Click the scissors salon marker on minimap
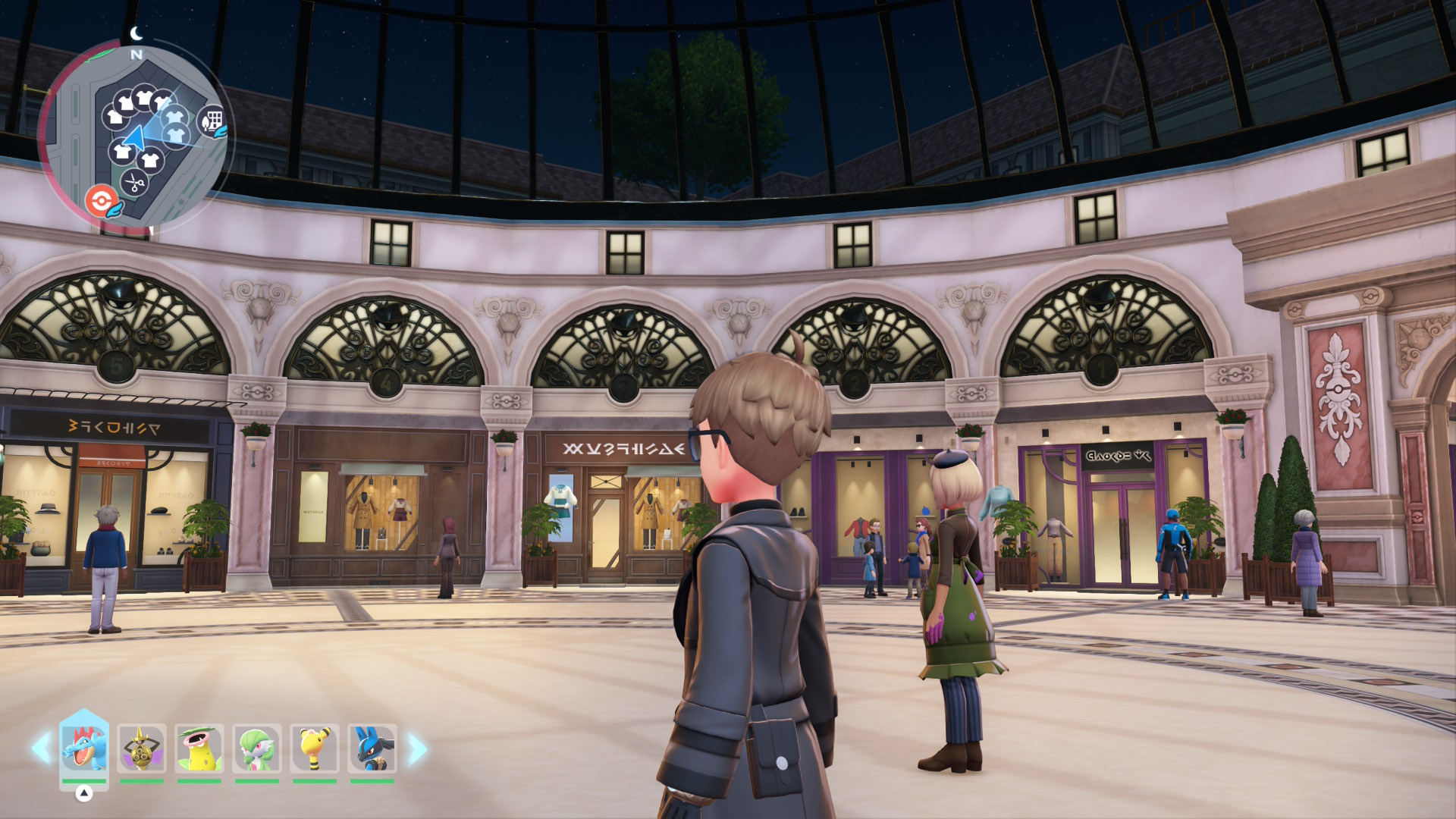1456x819 pixels. click(134, 183)
